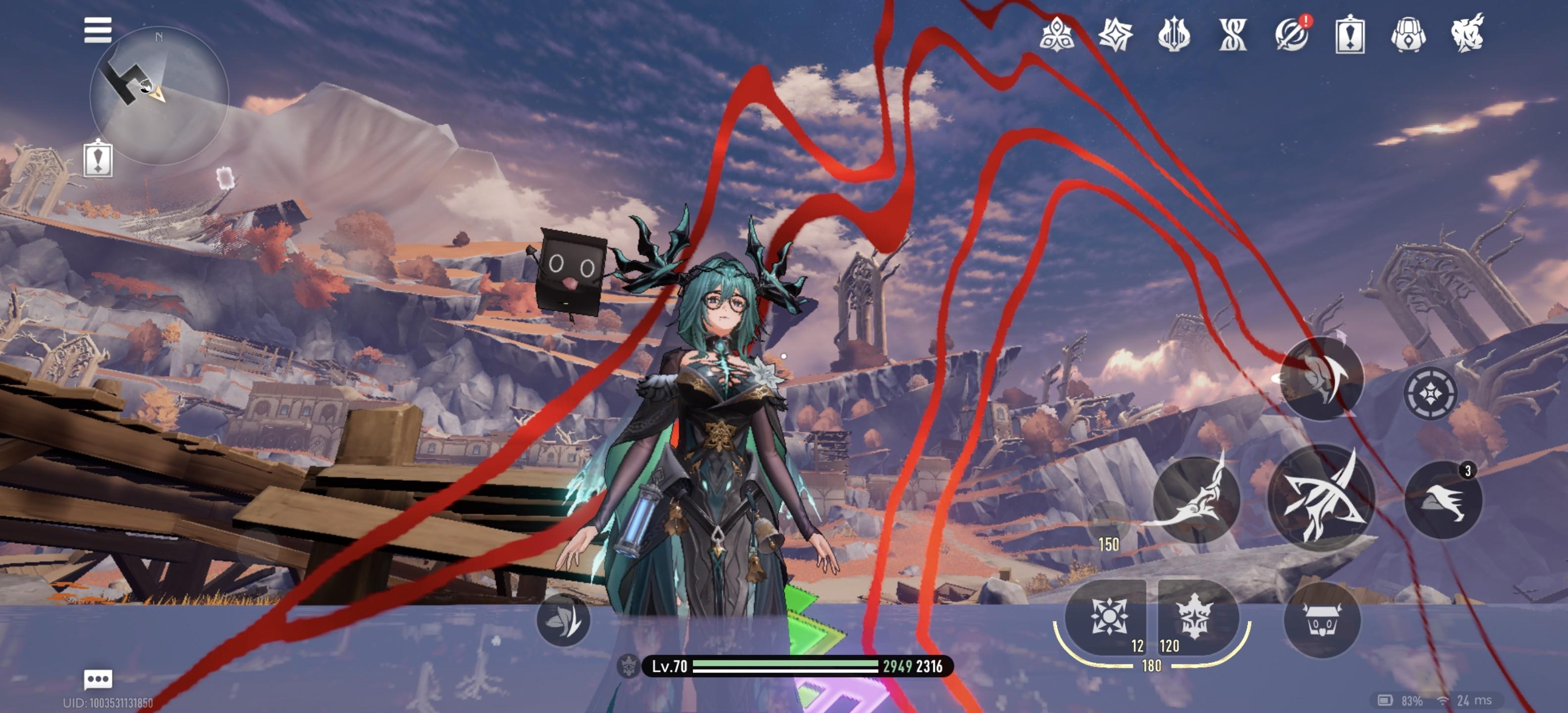Image resolution: width=1568 pixels, height=713 pixels.
Task: Open the hourglass-shaped menu icon
Action: tap(1232, 34)
